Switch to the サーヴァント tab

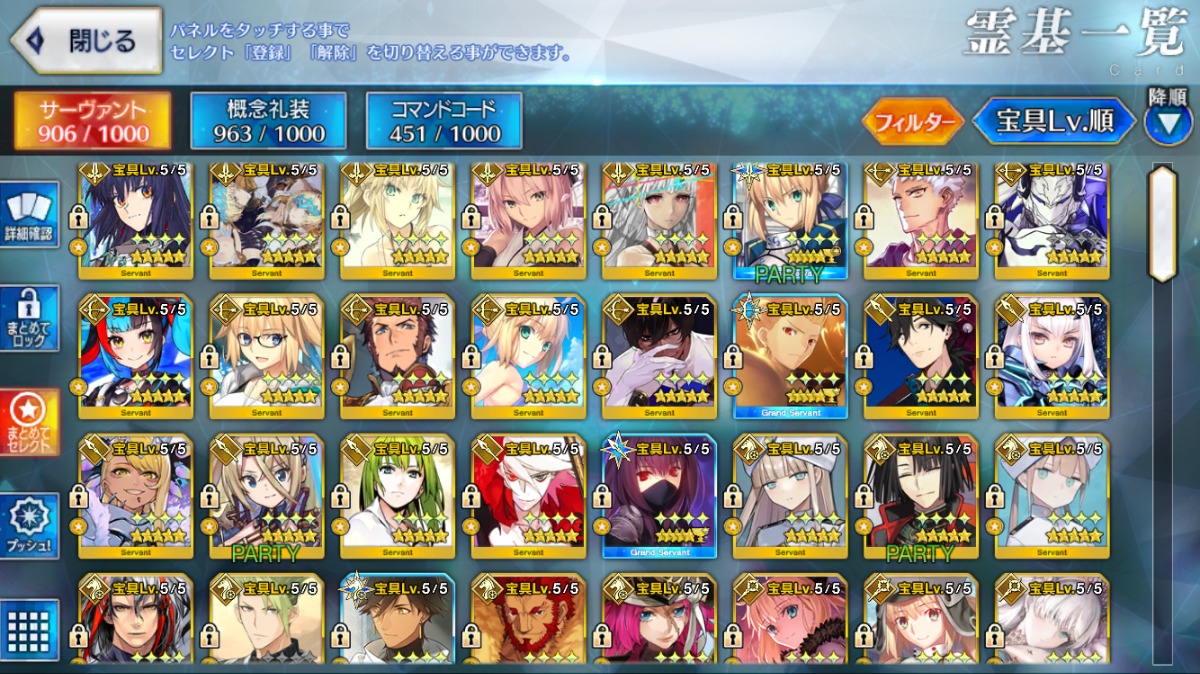(x=93, y=121)
